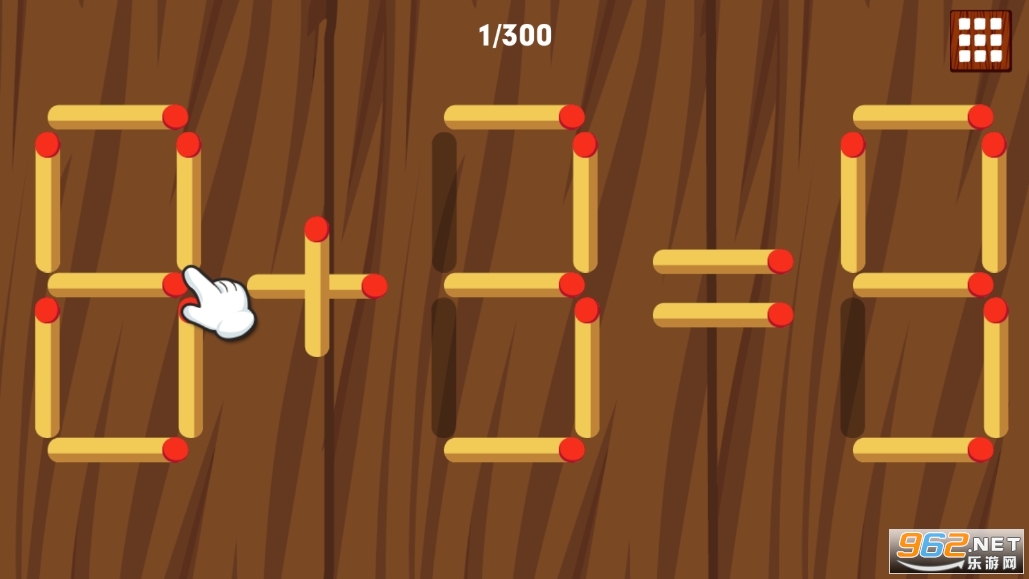Select the upper-left matchstick of the digit 9
The width and height of the screenshot is (1029, 579).
853,203
